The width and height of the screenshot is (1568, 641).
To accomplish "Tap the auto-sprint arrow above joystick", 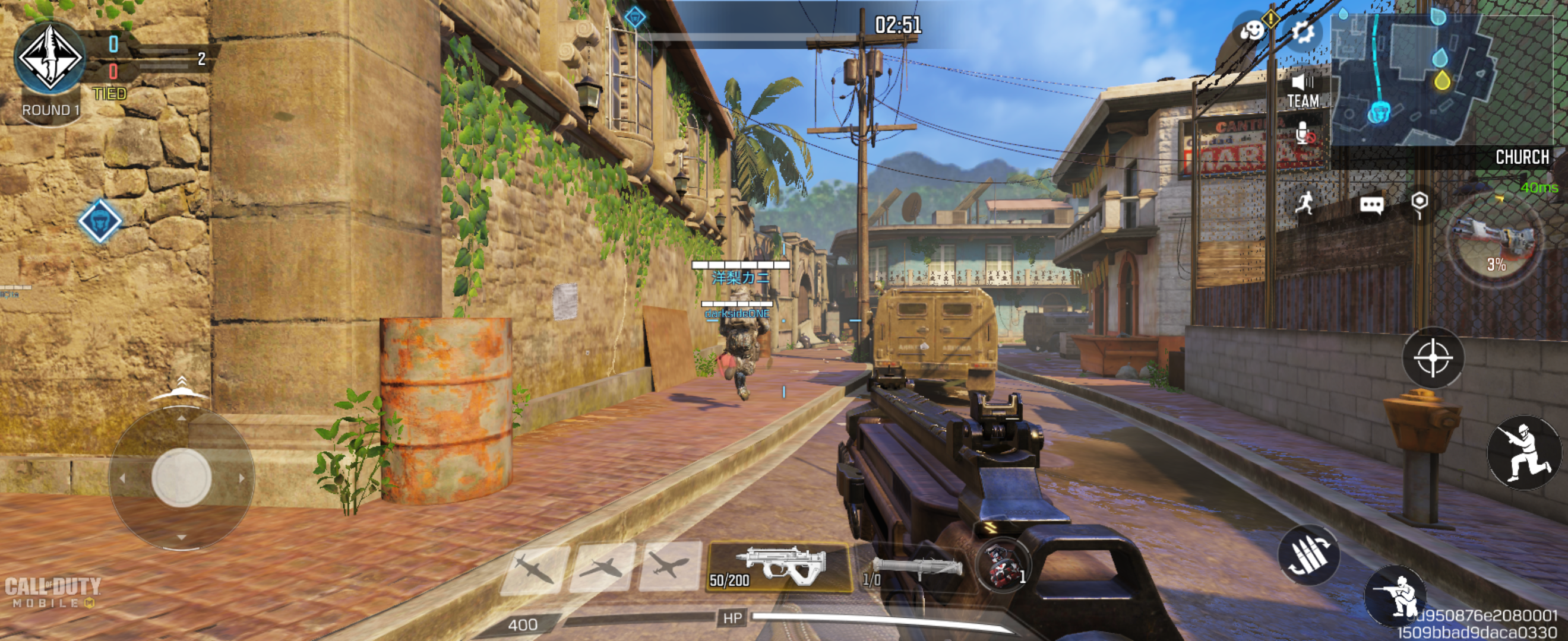I will [x=181, y=388].
